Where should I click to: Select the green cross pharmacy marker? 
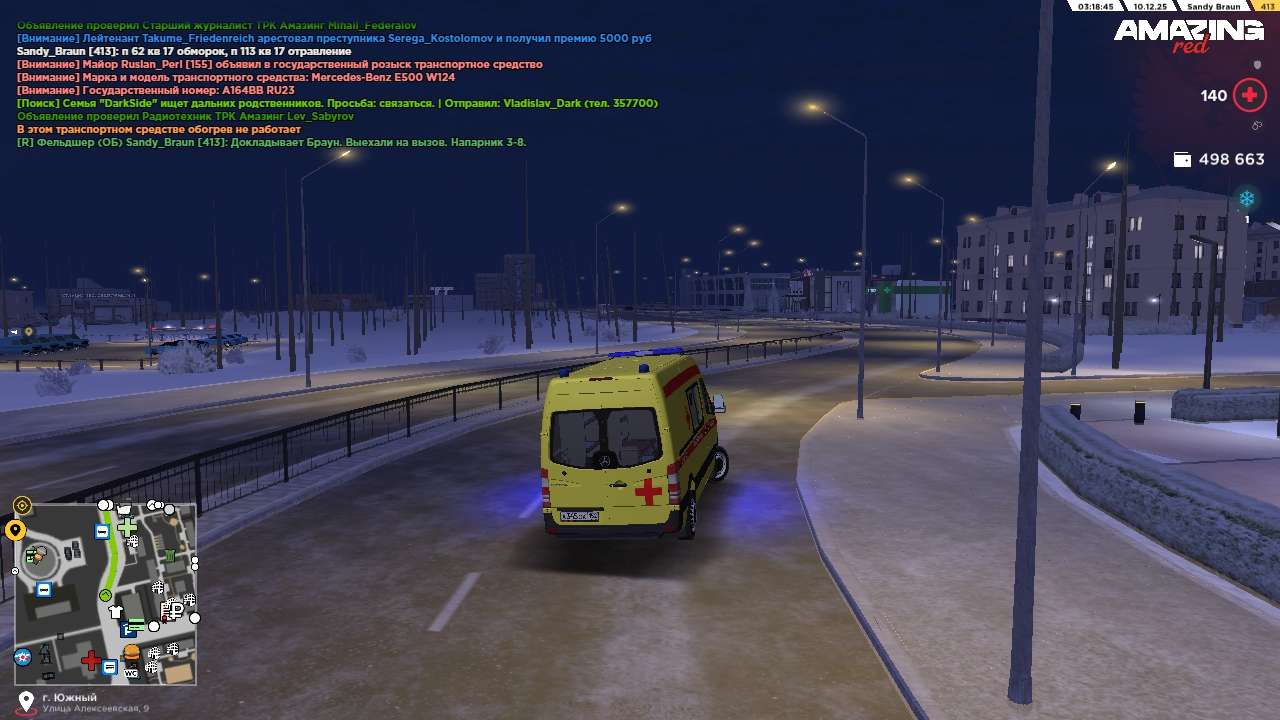point(127,526)
